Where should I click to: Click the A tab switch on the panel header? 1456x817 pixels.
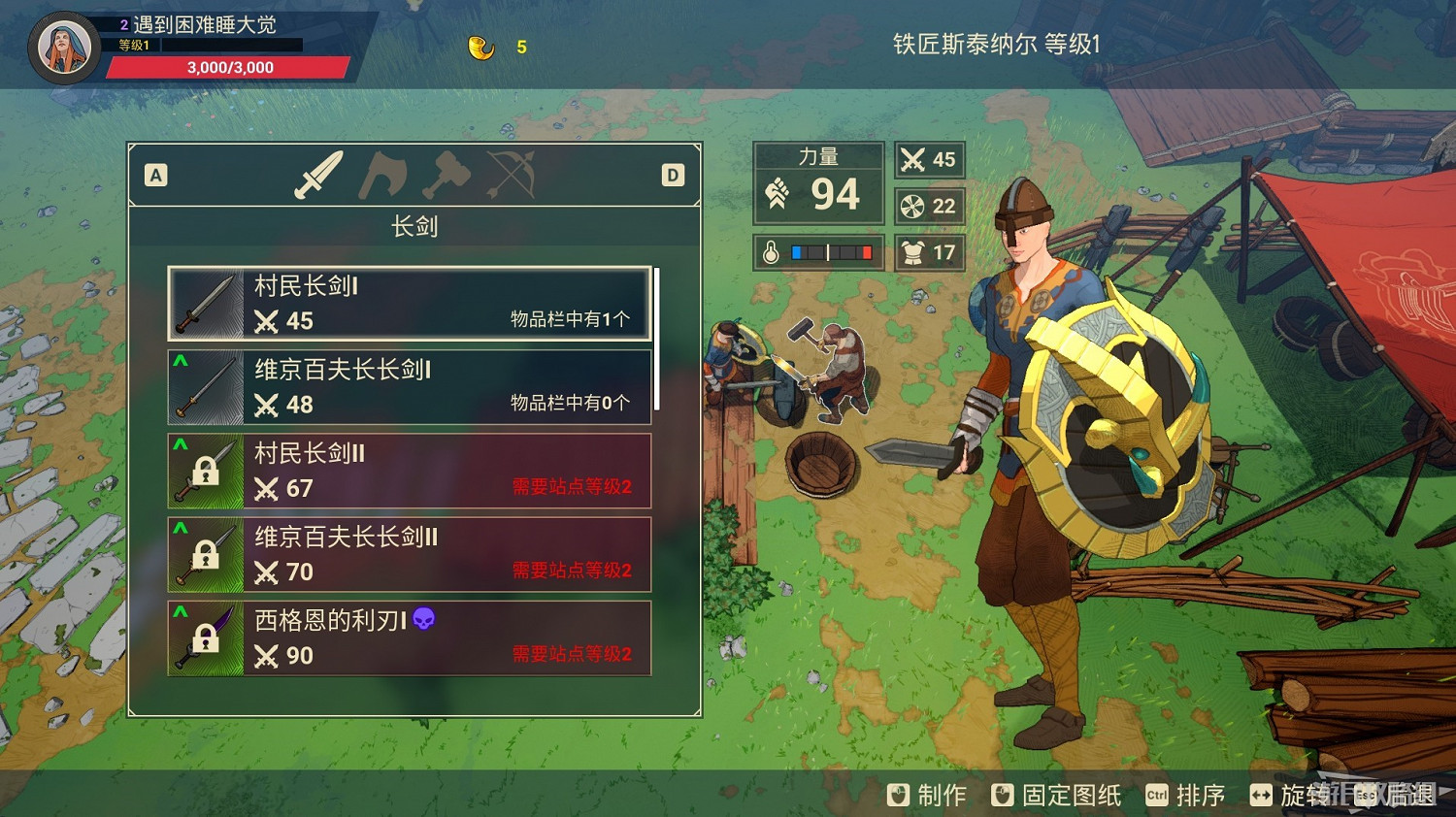[x=154, y=176]
